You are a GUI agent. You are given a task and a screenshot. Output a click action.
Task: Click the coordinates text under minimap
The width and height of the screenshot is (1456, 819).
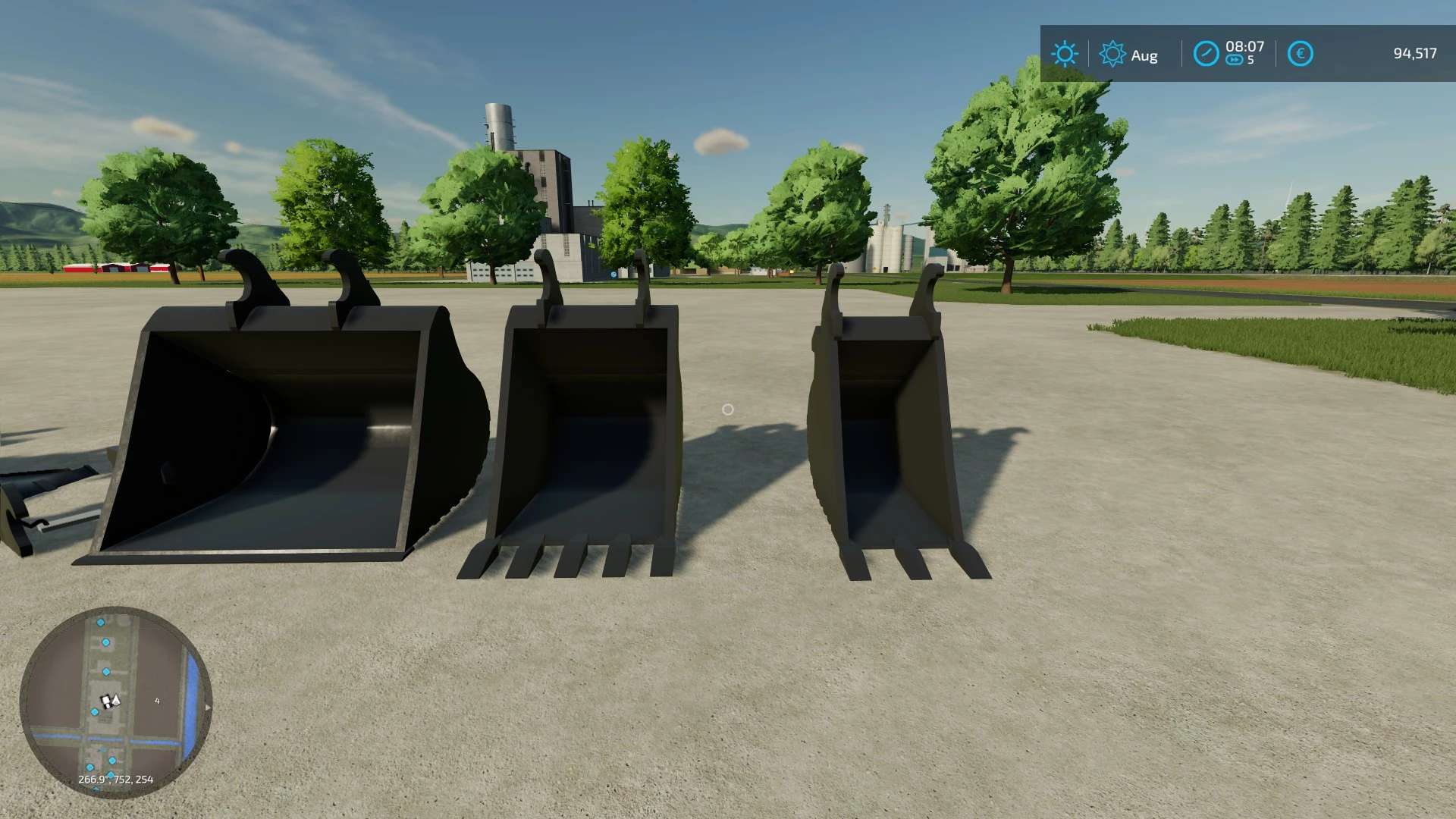[x=116, y=779]
